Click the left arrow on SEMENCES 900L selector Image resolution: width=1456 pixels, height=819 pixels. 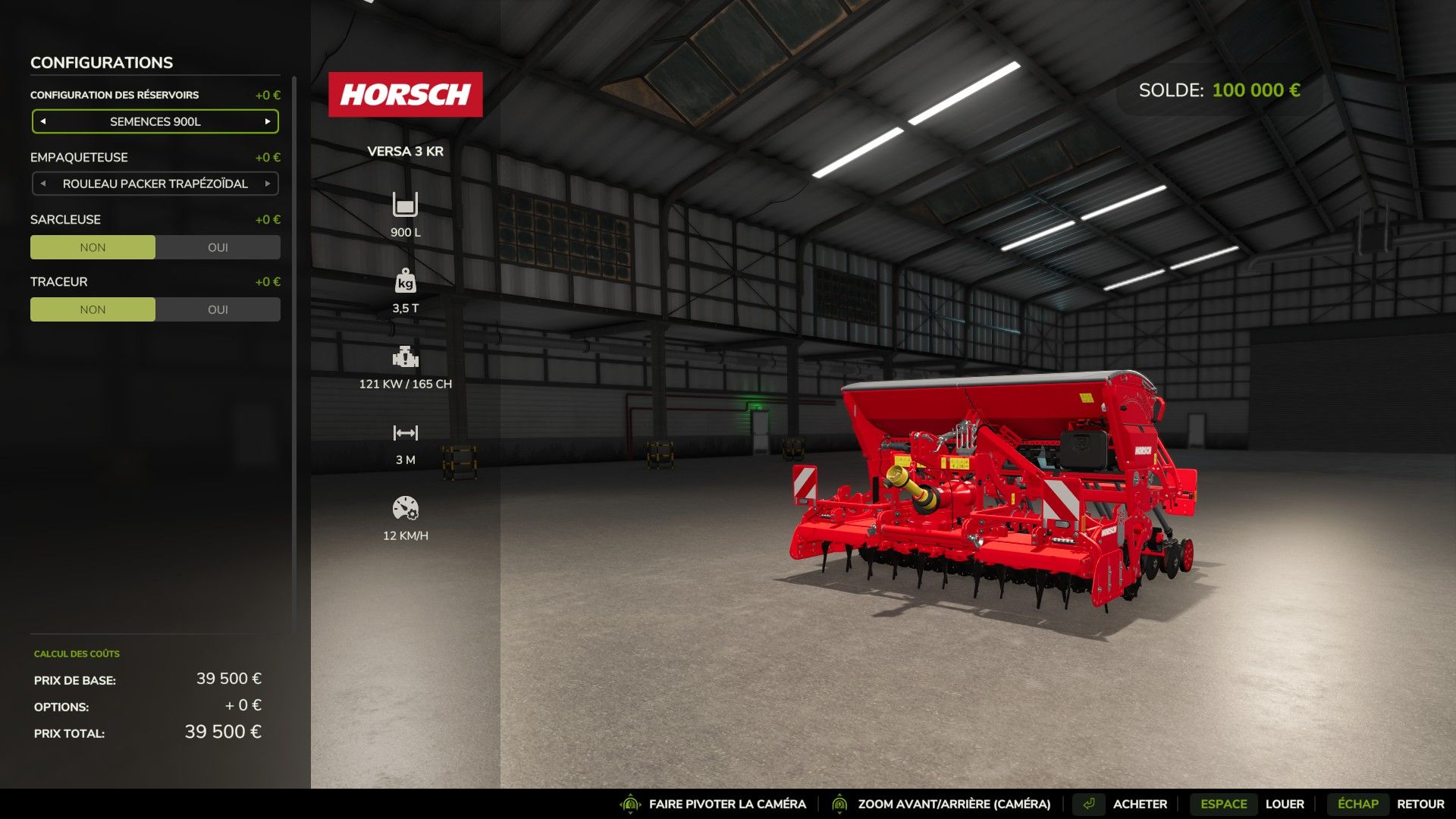(x=42, y=121)
